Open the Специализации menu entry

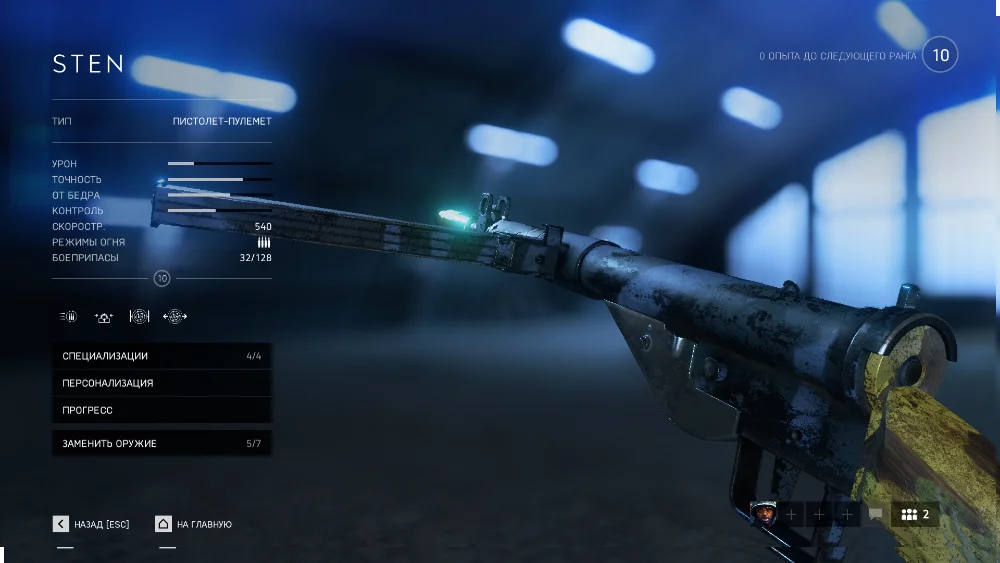point(161,356)
